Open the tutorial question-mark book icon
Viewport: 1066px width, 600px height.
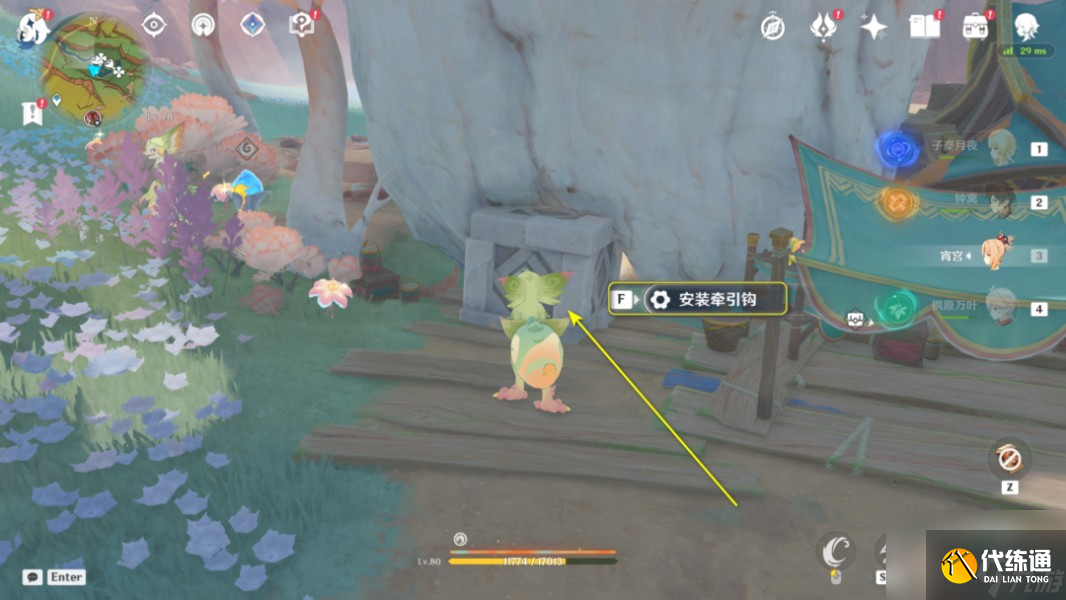(301, 25)
